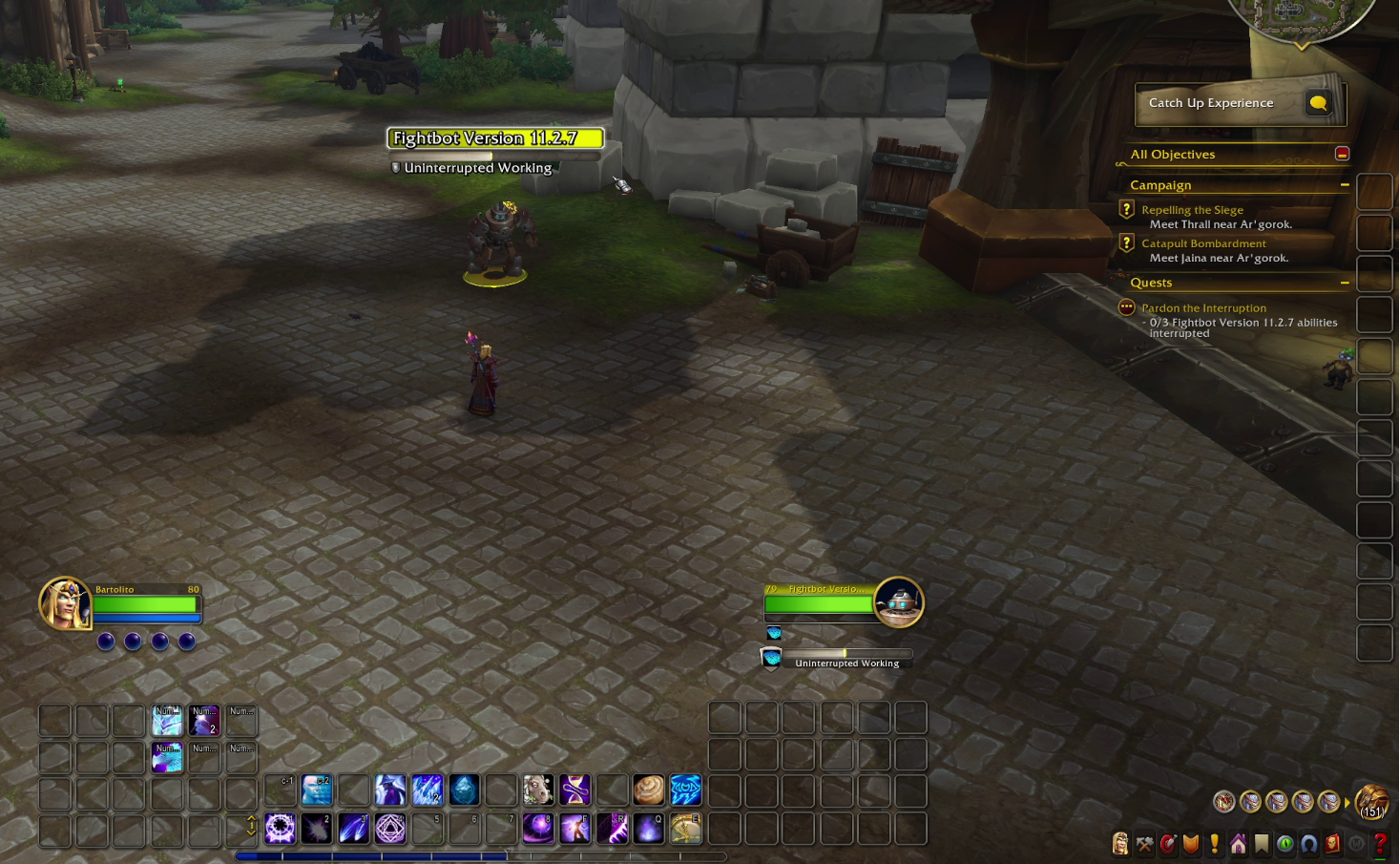Screen dimensions: 1400x864
Task: Collapse the Campaign section header
Action: click(x=1345, y=185)
